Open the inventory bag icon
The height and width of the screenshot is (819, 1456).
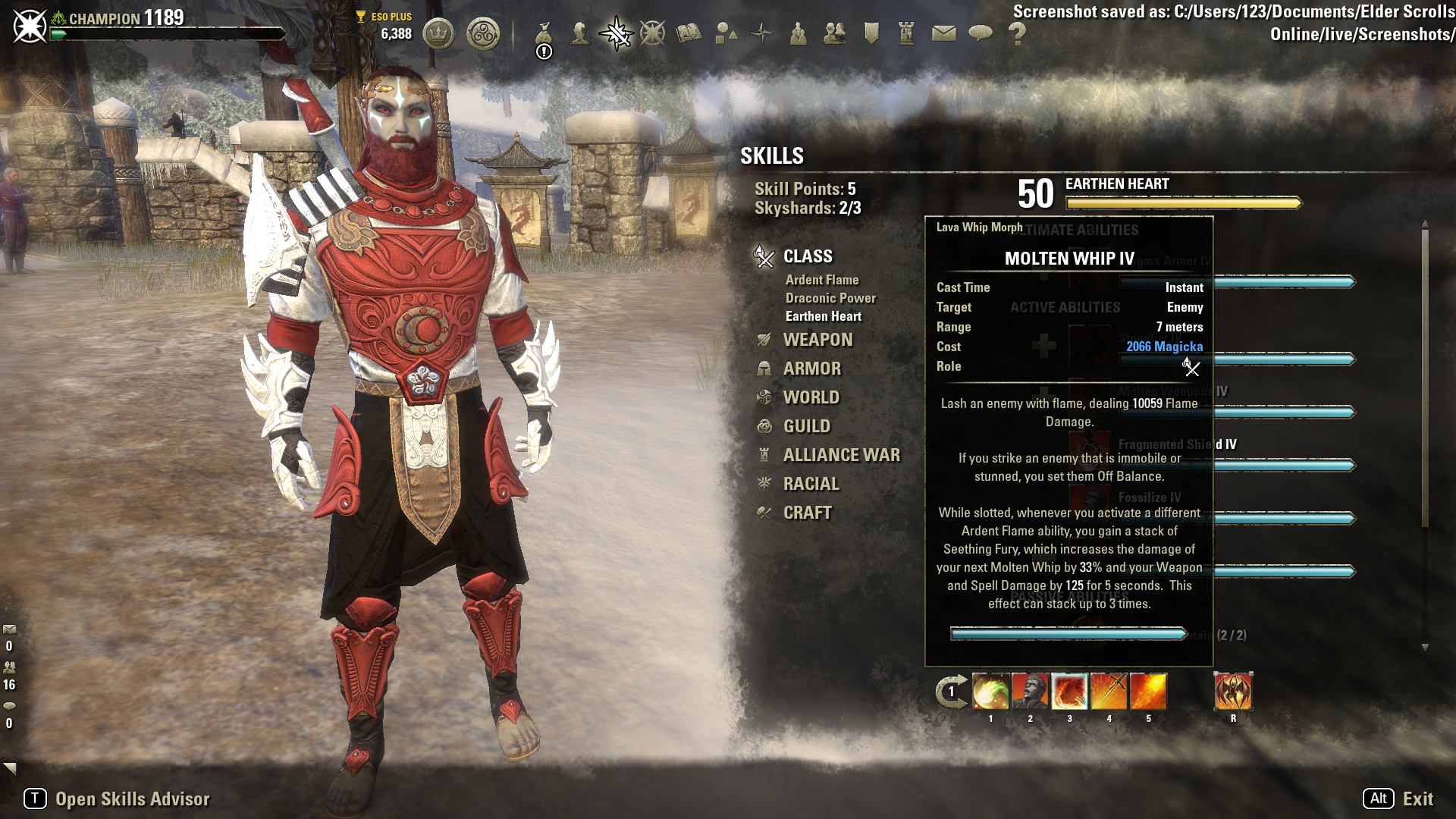(x=544, y=34)
